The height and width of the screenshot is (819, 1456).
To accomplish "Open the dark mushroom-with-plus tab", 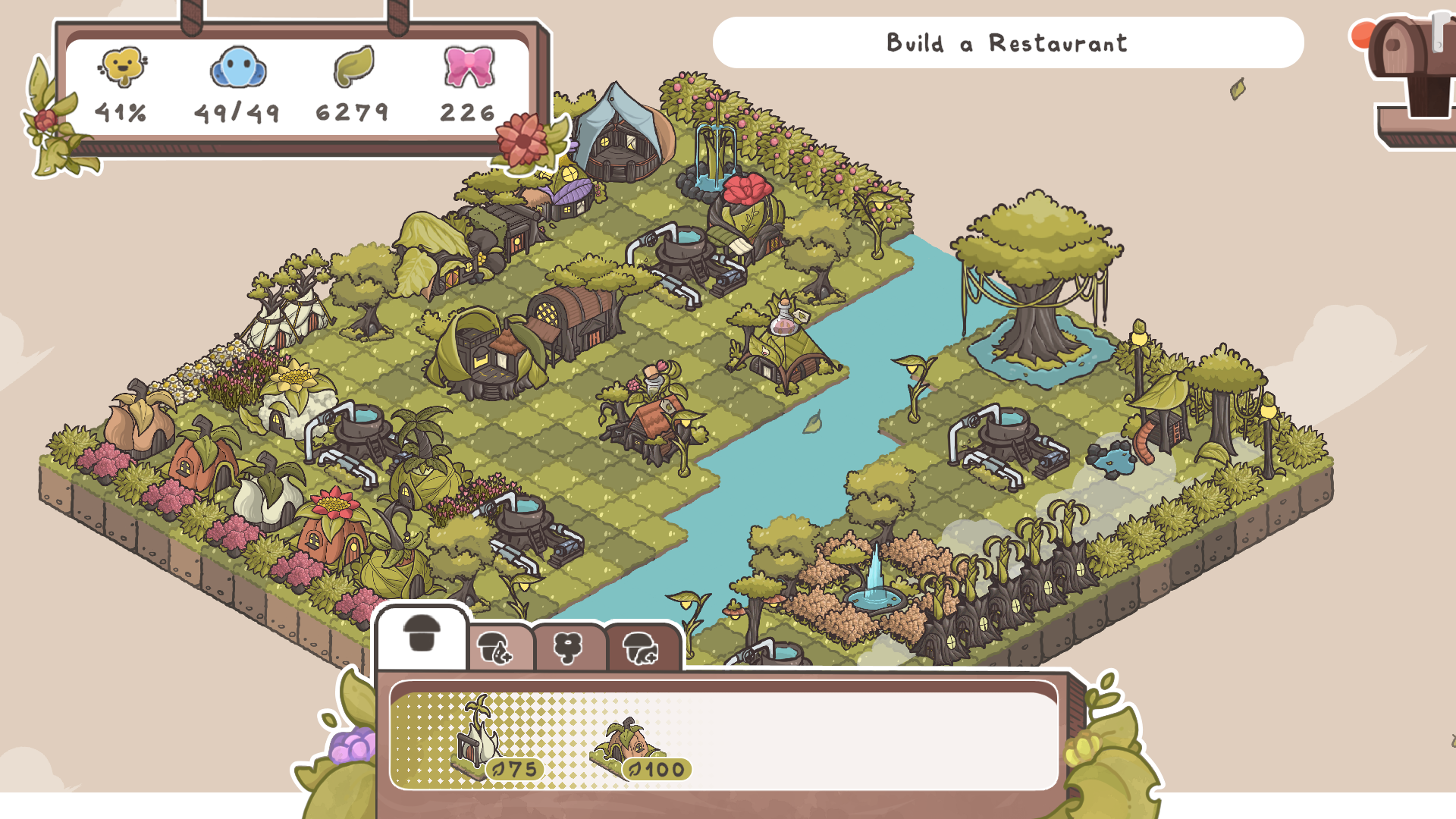I will (x=641, y=648).
